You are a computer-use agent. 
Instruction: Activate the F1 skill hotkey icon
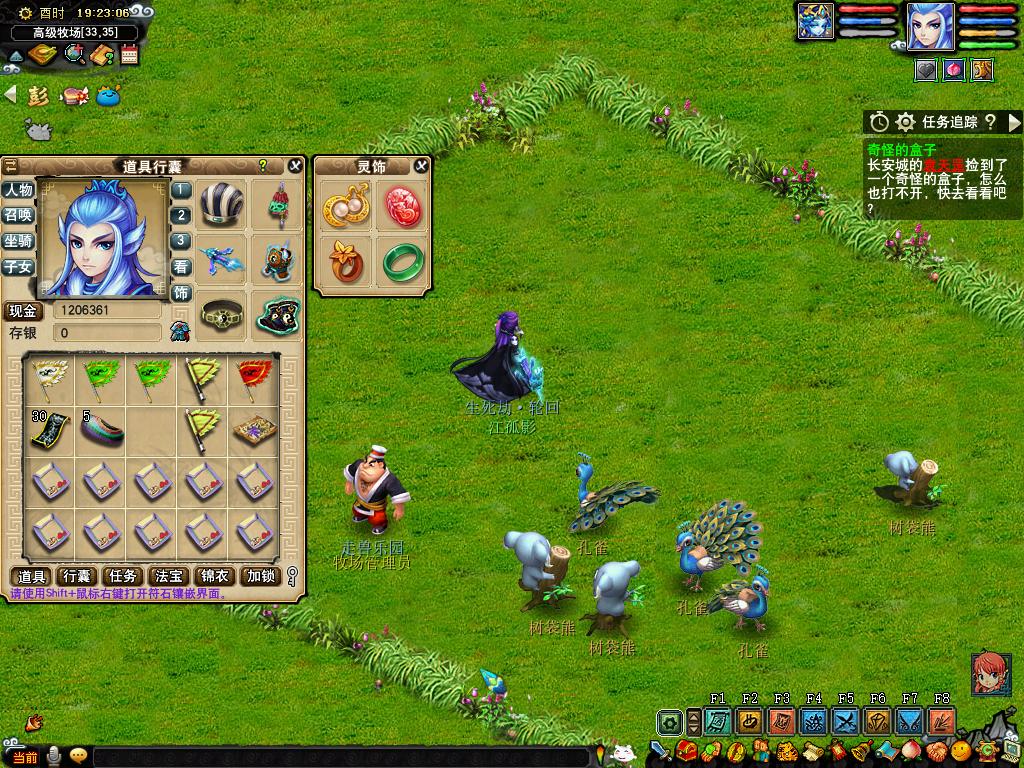[717, 721]
